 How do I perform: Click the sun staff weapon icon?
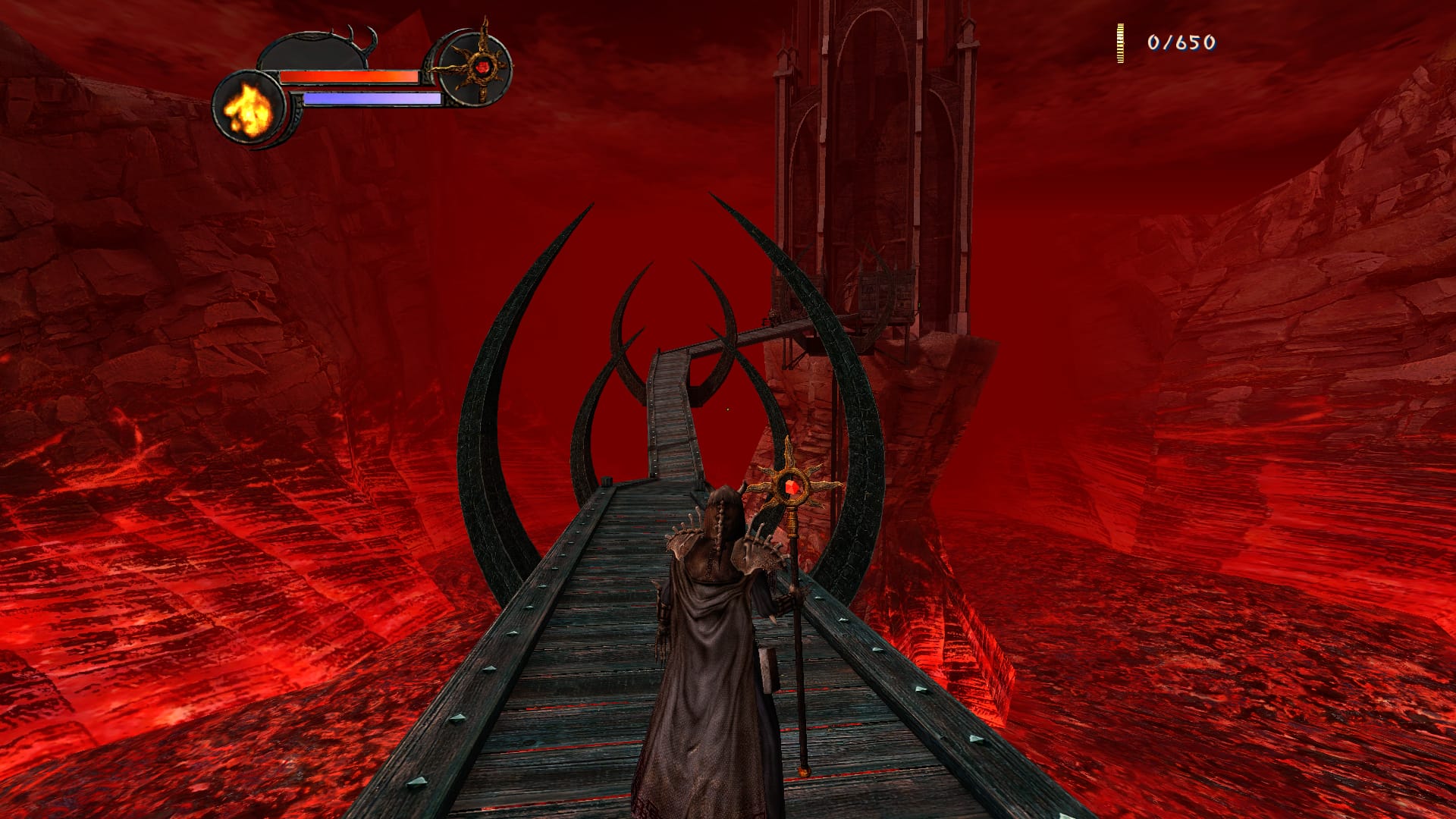[479, 67]
